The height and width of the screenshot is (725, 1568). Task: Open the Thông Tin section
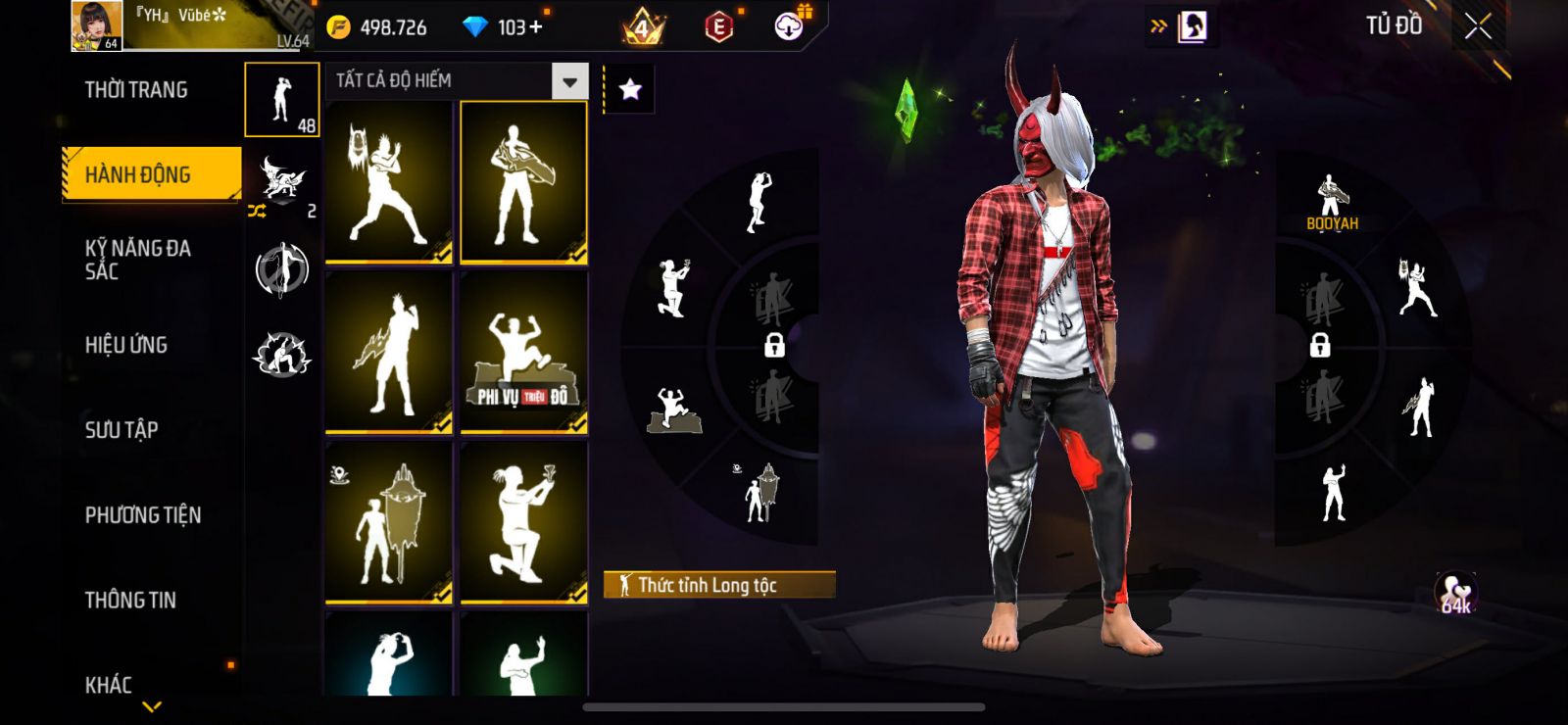pyautogui.click(x=130, y=600)
